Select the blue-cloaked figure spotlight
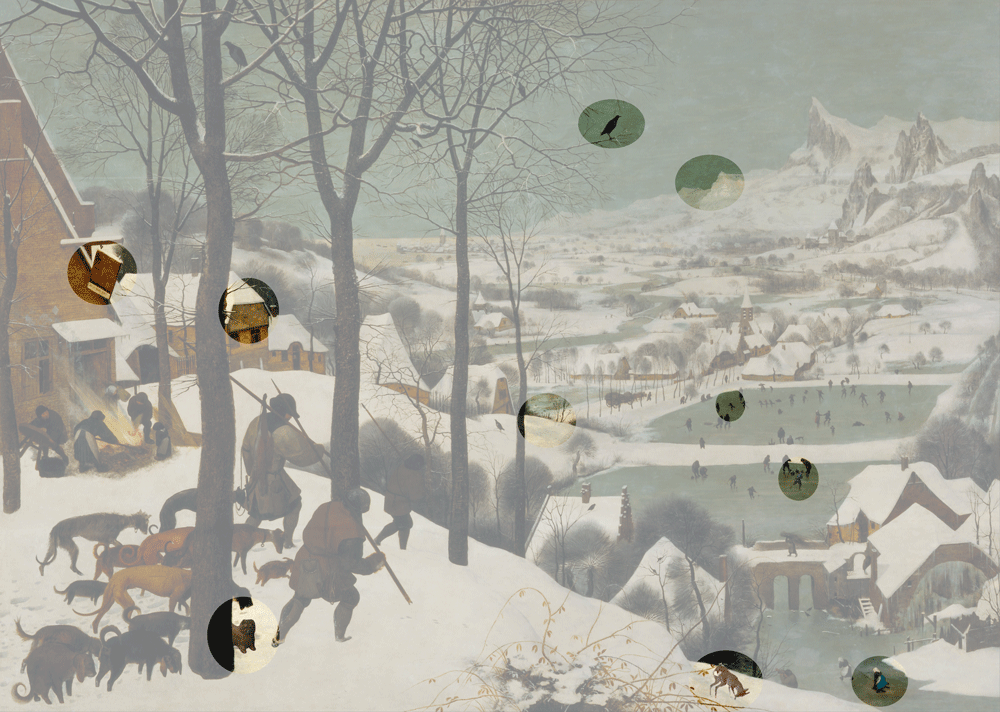This screenshot has width=1000, height=712. (x=879, y=681)
